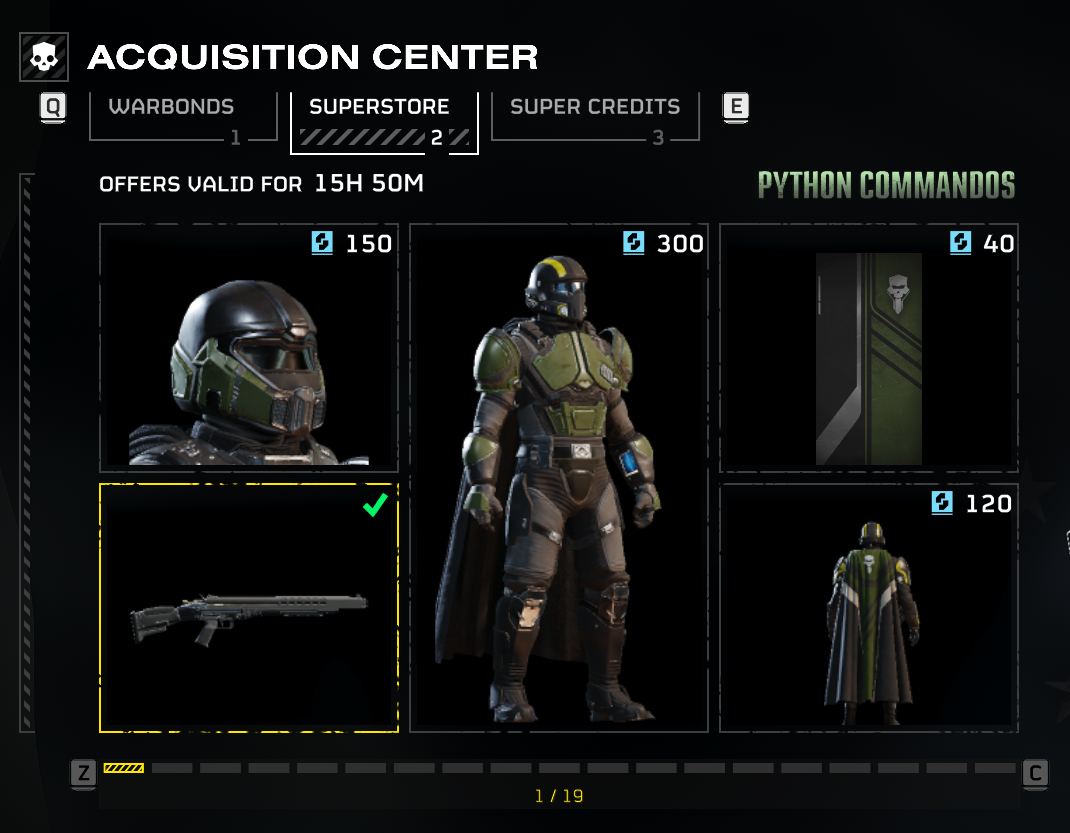The height and width of the screenshot is (833, 1070).
Task: Open the Super Credits tab
Action: (595, 117)
